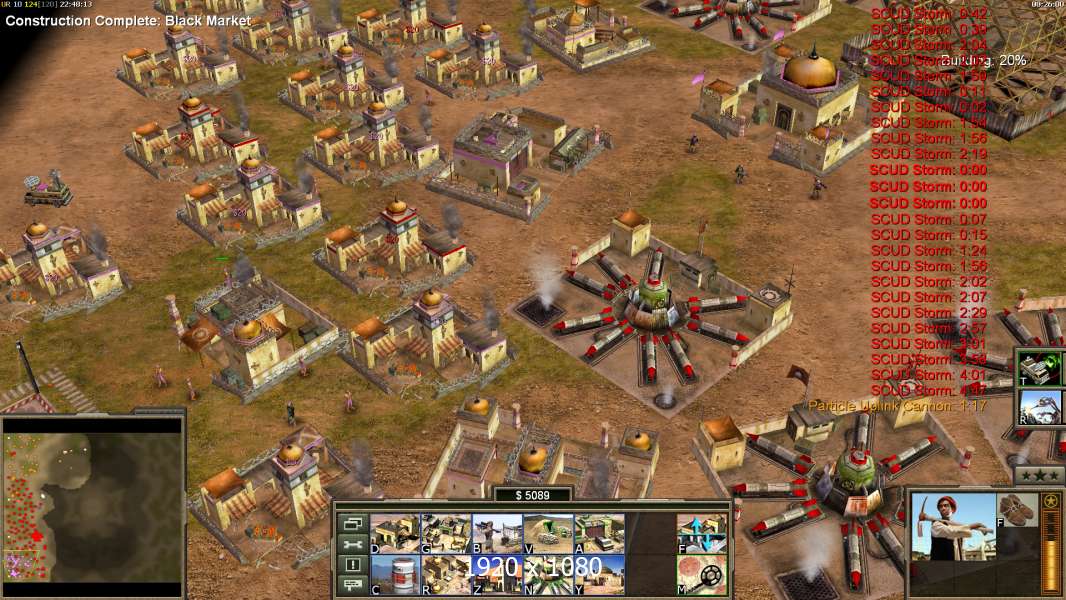
Task: Activate the truck power shortcut labeled T
Action: coord(1042,369)
